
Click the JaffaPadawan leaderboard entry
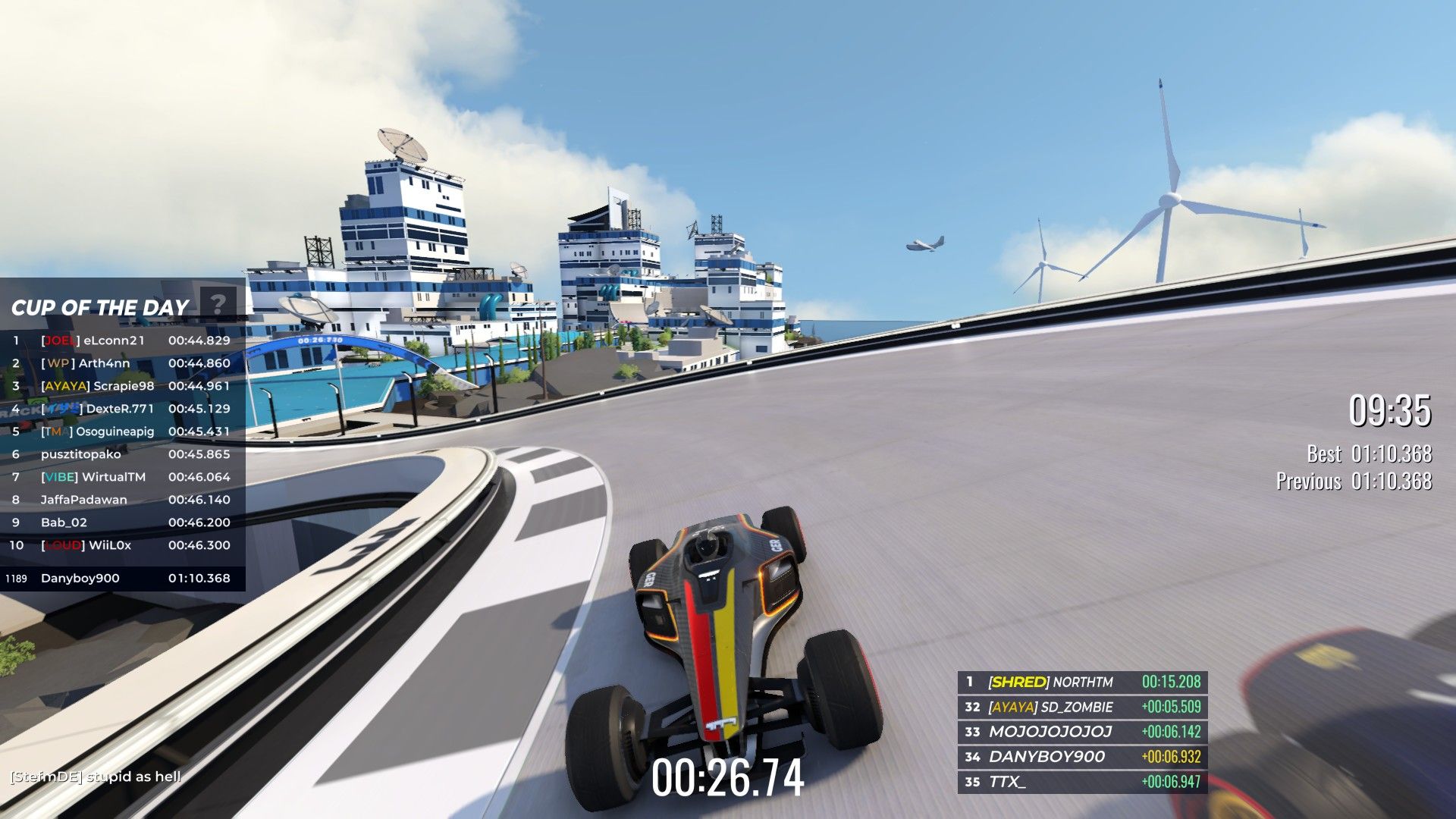(x=121, y=500)
